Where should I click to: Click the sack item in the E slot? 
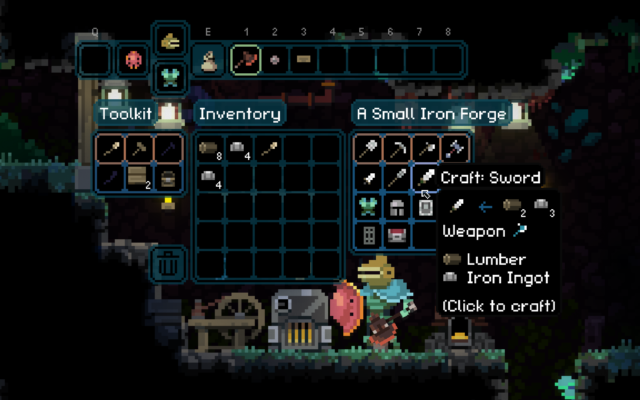click(208, 59)
